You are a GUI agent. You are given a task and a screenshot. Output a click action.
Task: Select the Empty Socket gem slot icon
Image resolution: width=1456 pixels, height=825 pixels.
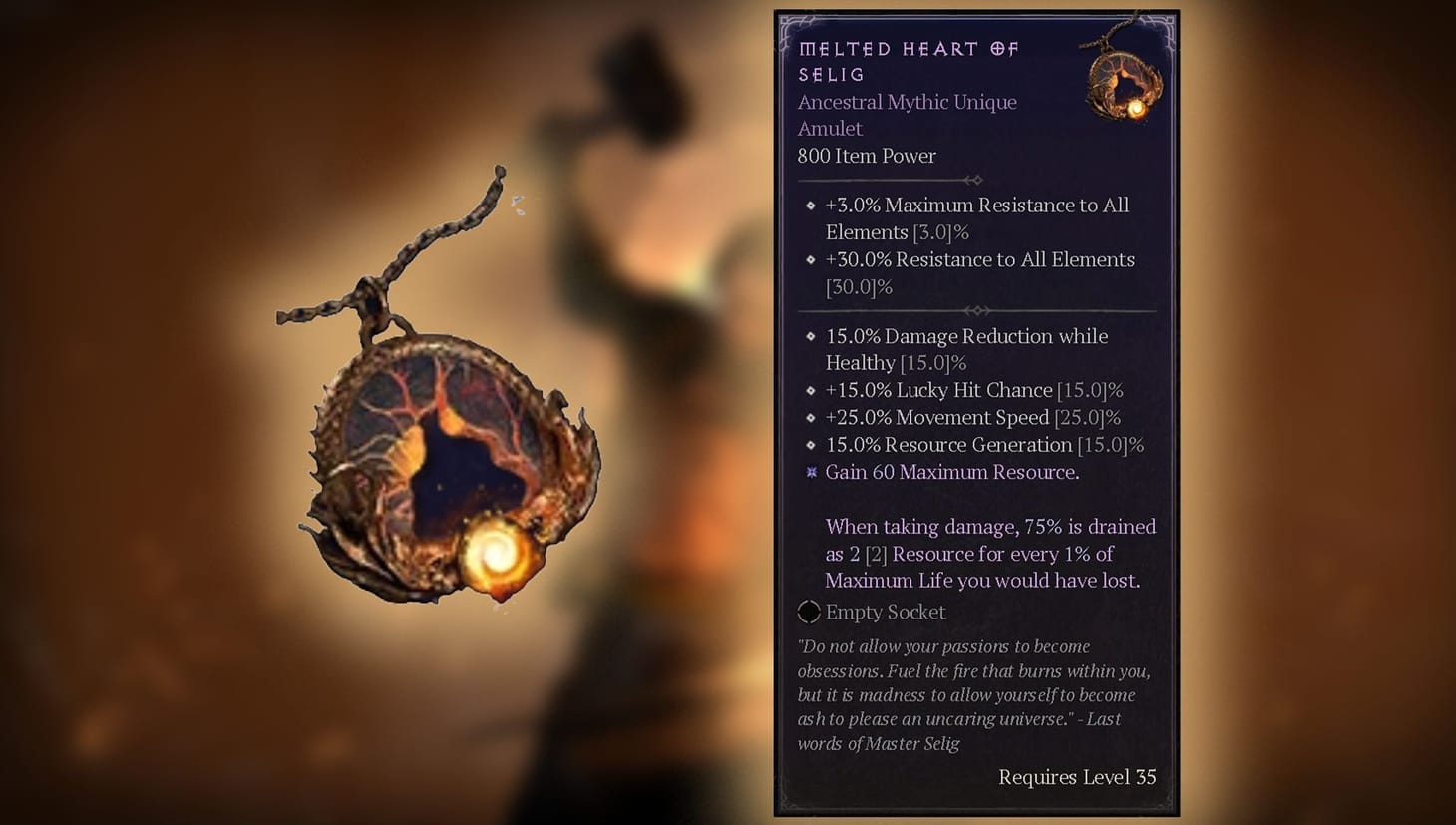click(808, 612)
